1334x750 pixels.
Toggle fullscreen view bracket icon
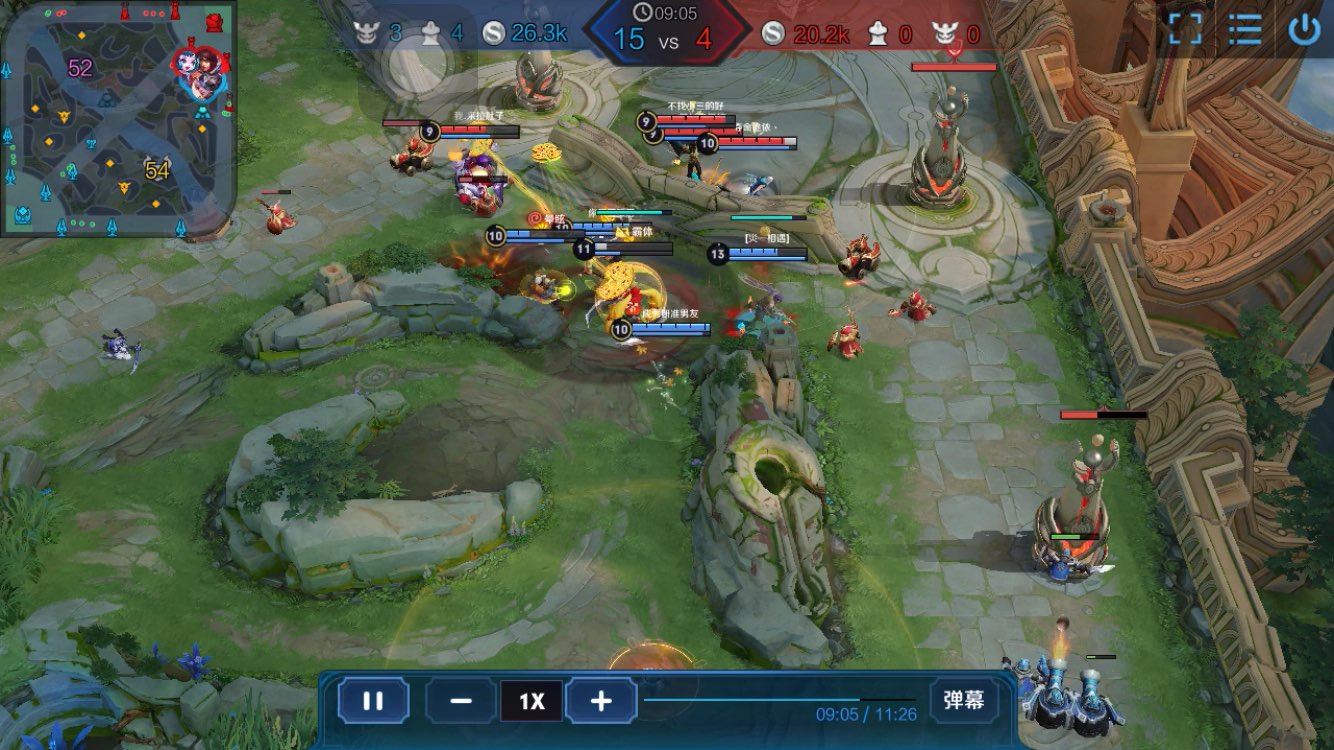coord(1185,29)
